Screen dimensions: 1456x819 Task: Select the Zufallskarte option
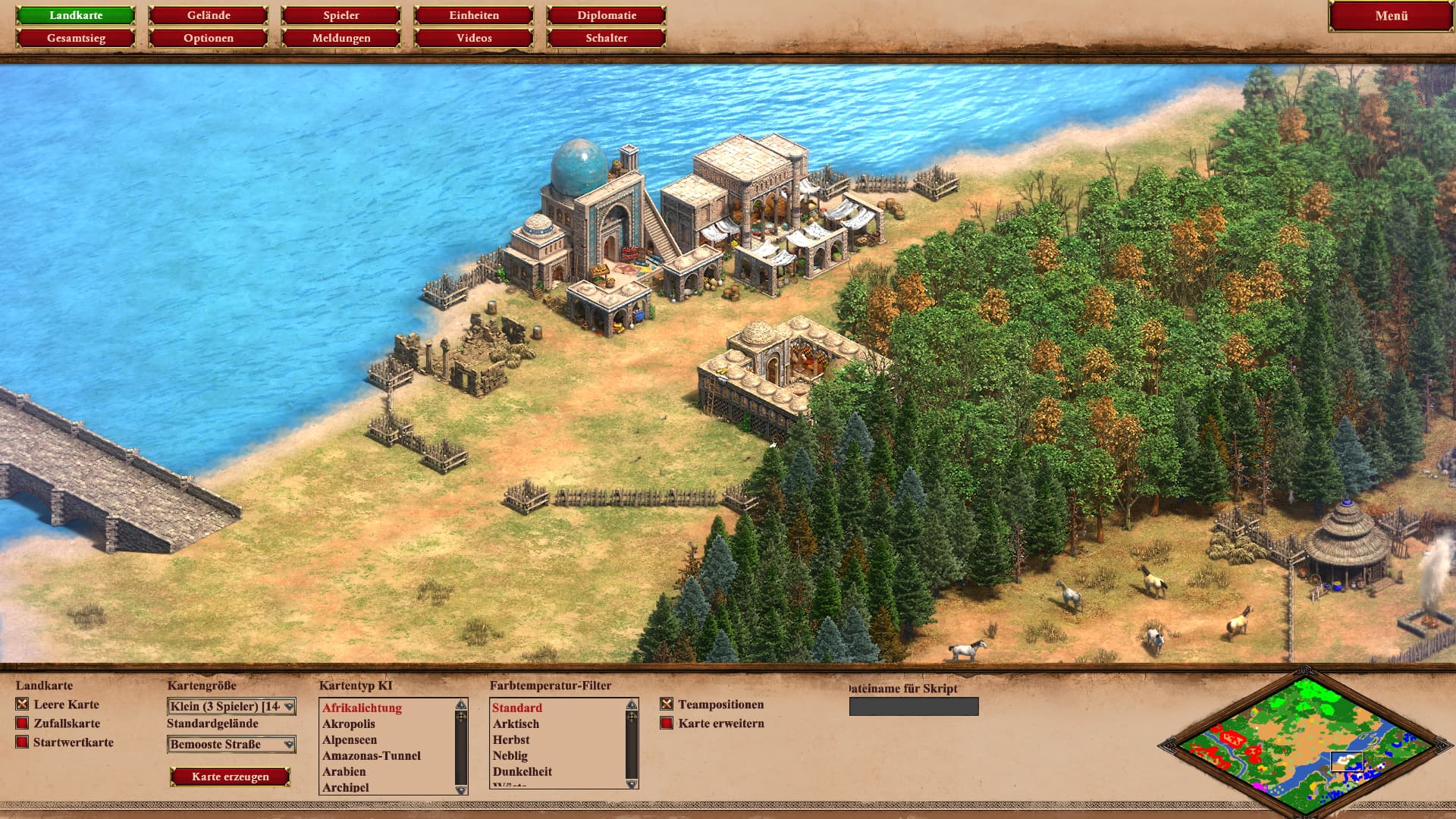(x=23, y=723)
